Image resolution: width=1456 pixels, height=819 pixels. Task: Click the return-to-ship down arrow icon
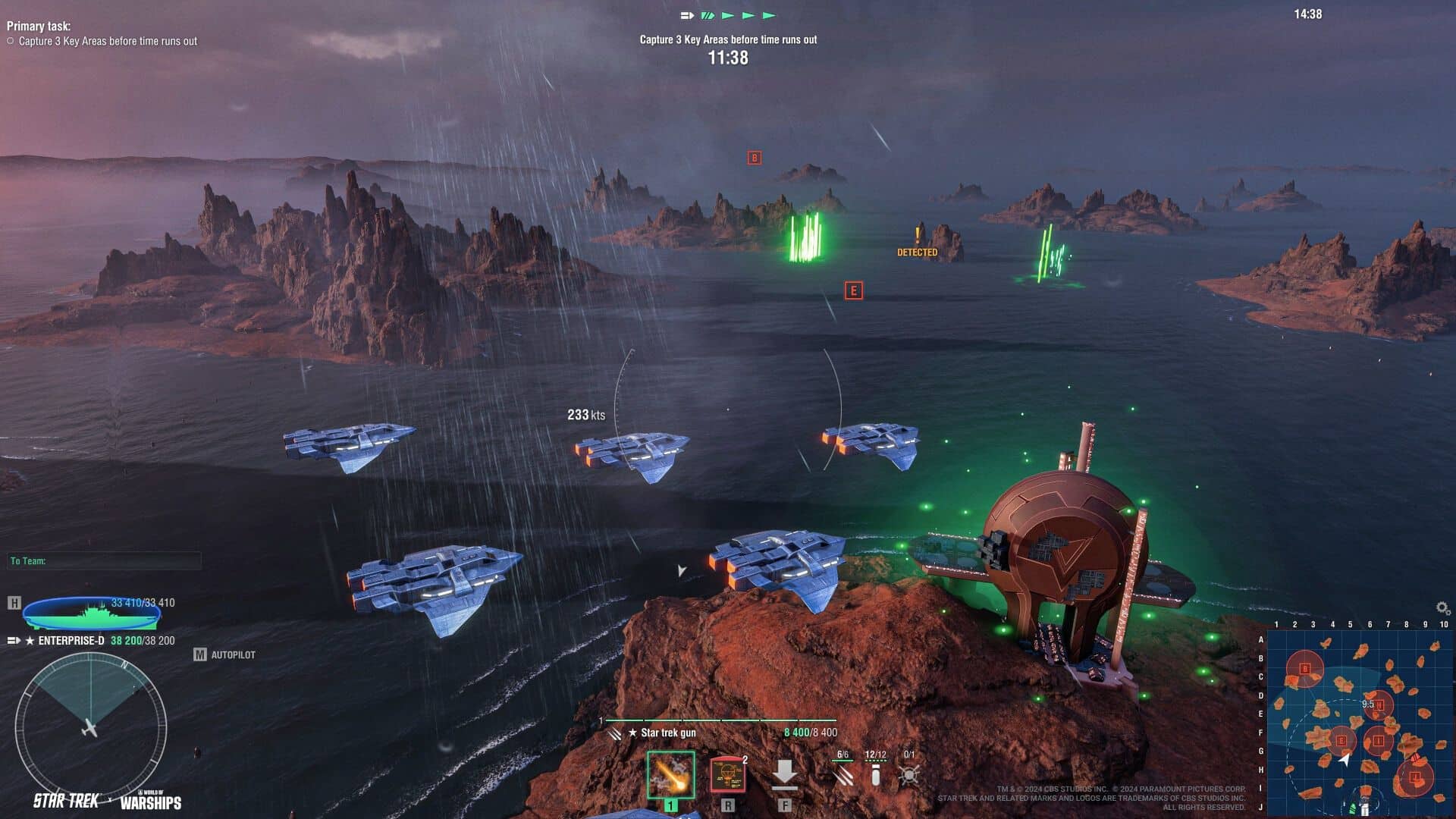coord(784,775)
